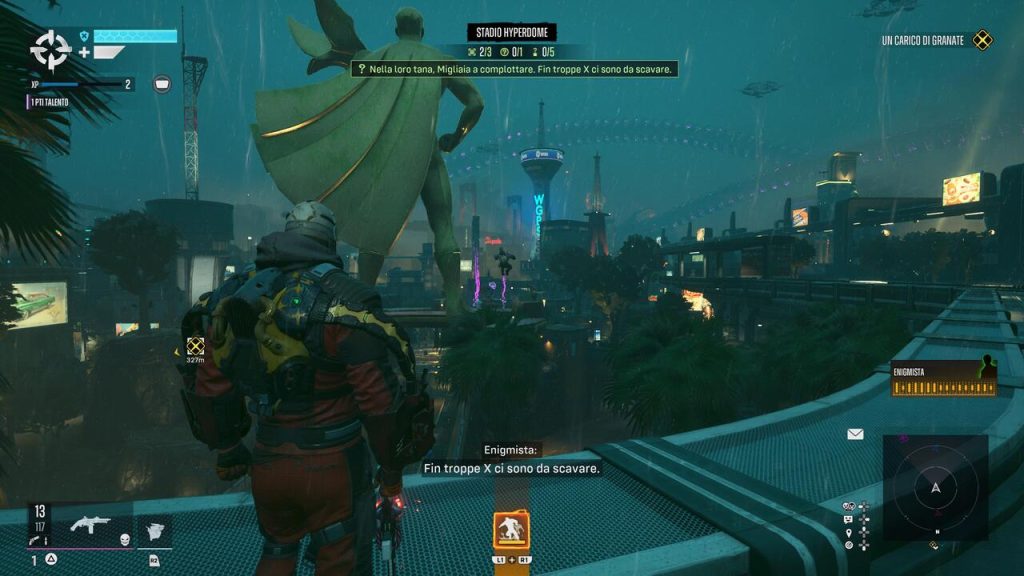
Task: Open the envelope mail notification
Action: point(855,434)
